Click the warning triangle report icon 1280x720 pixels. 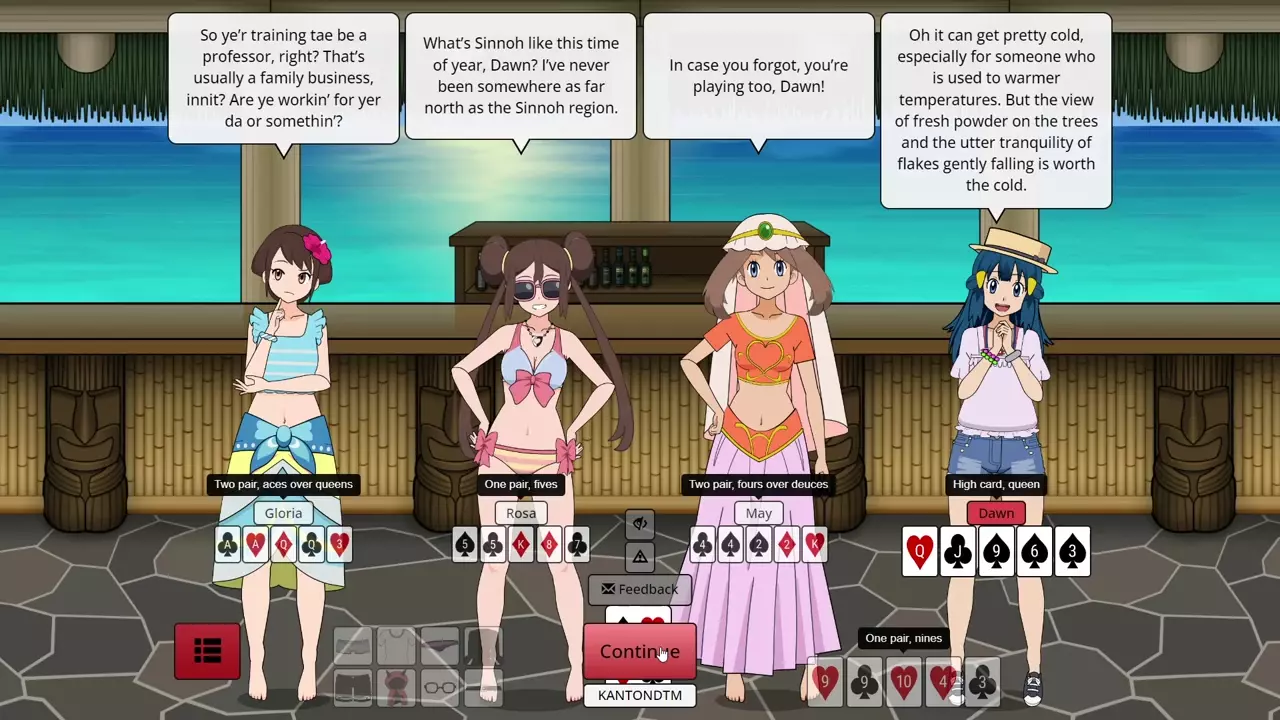[640, 556]
